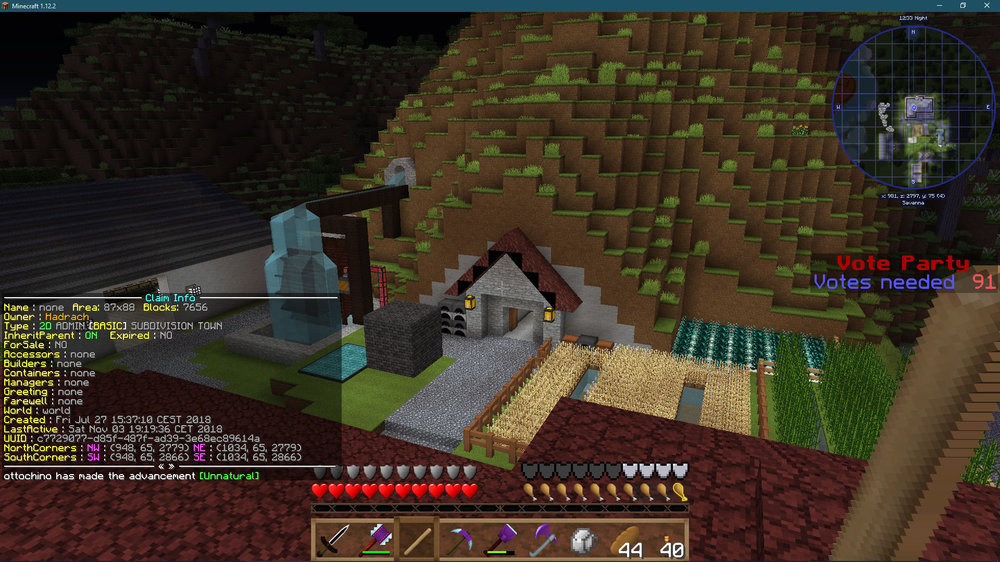1000x562 pixels.
Task: Select the purple shovel slot
Action: (x=500, y=540)
